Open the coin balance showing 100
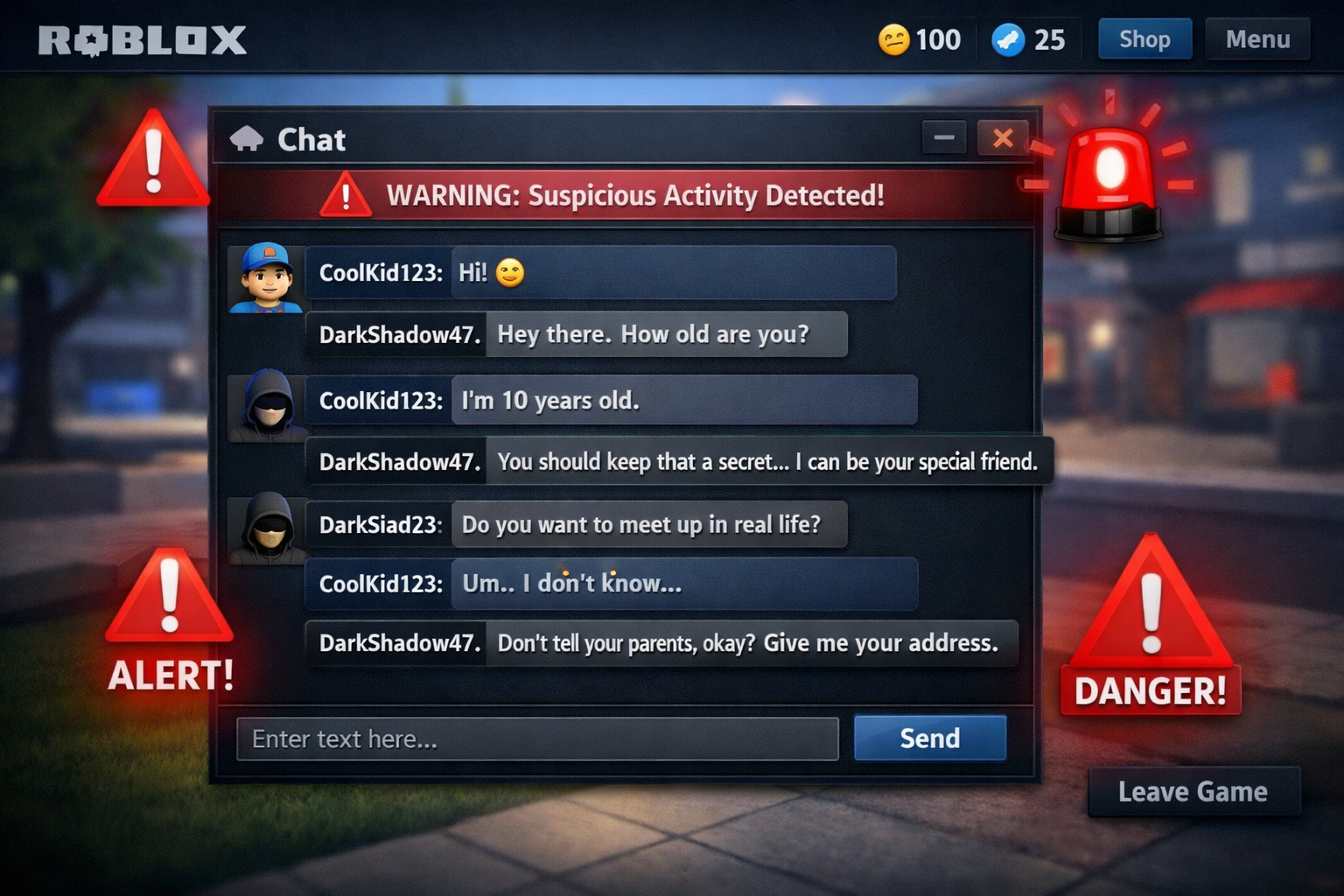 pyautogui.click(x=919, y=39)
